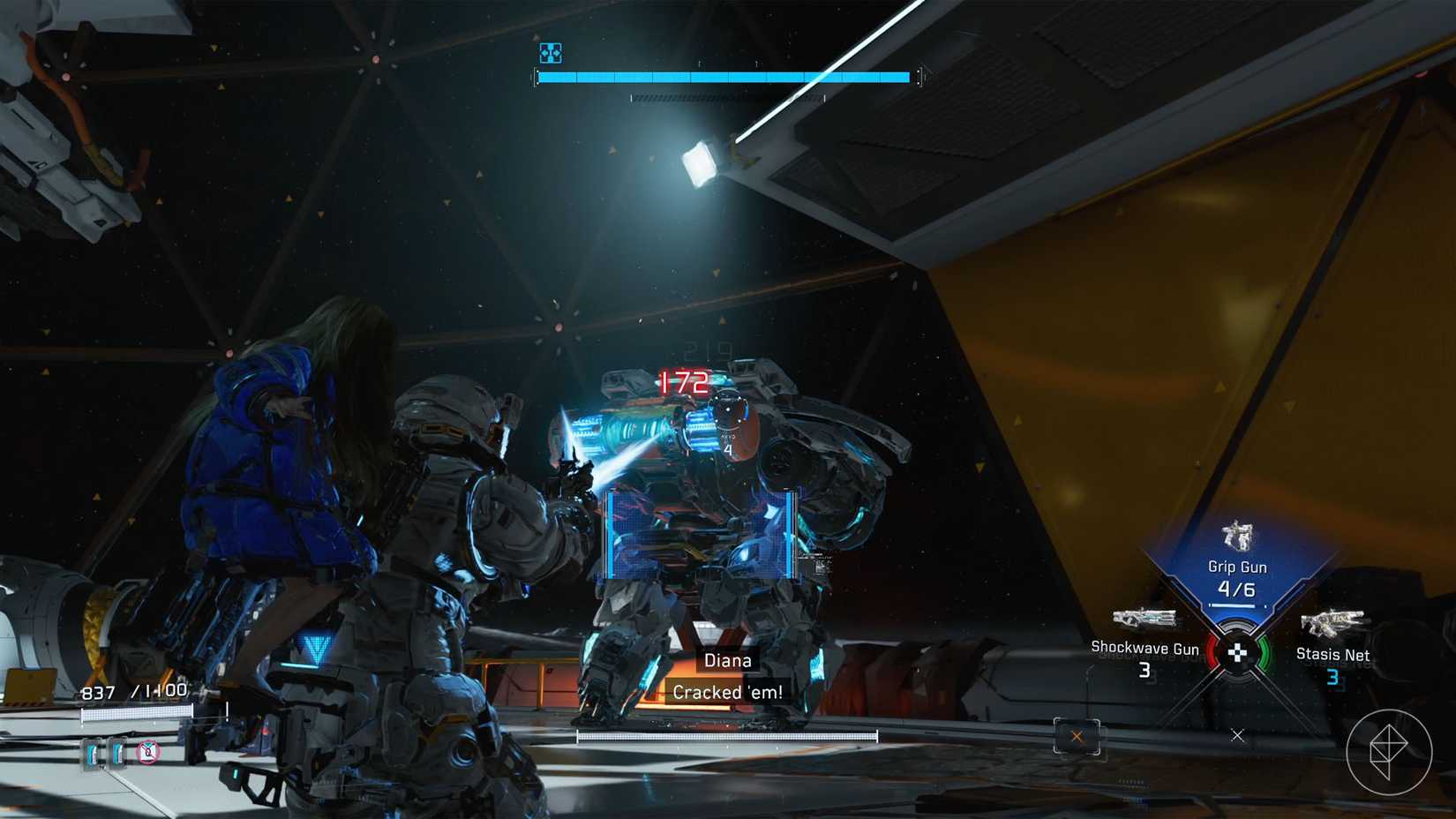Toggle the second syringe charge indicator
This screenshot has width=1456, height=819.
coord(119,754)
